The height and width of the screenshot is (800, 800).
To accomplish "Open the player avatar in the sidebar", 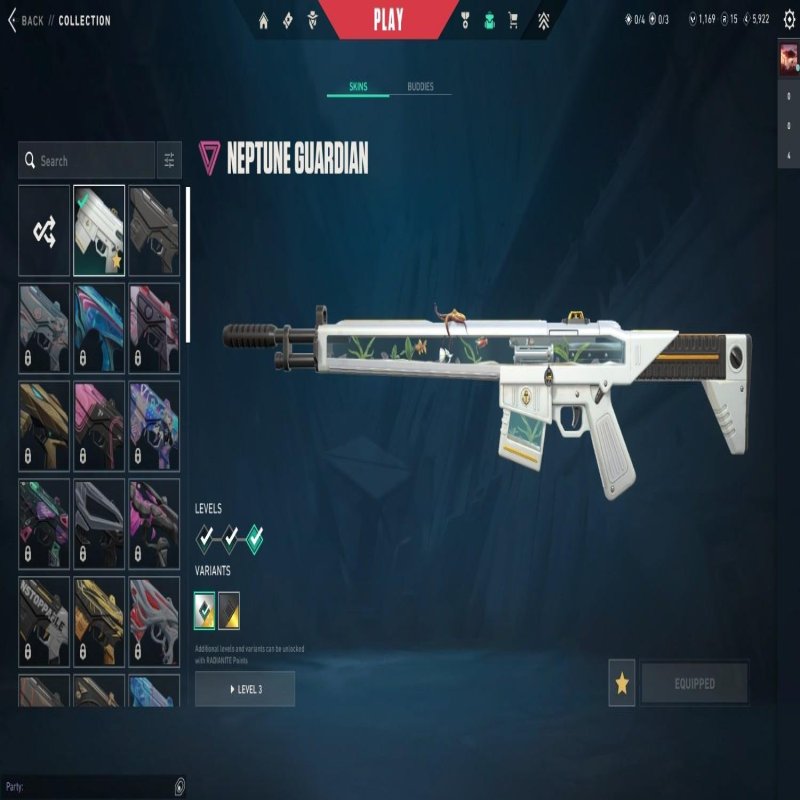I will point(788,59).
